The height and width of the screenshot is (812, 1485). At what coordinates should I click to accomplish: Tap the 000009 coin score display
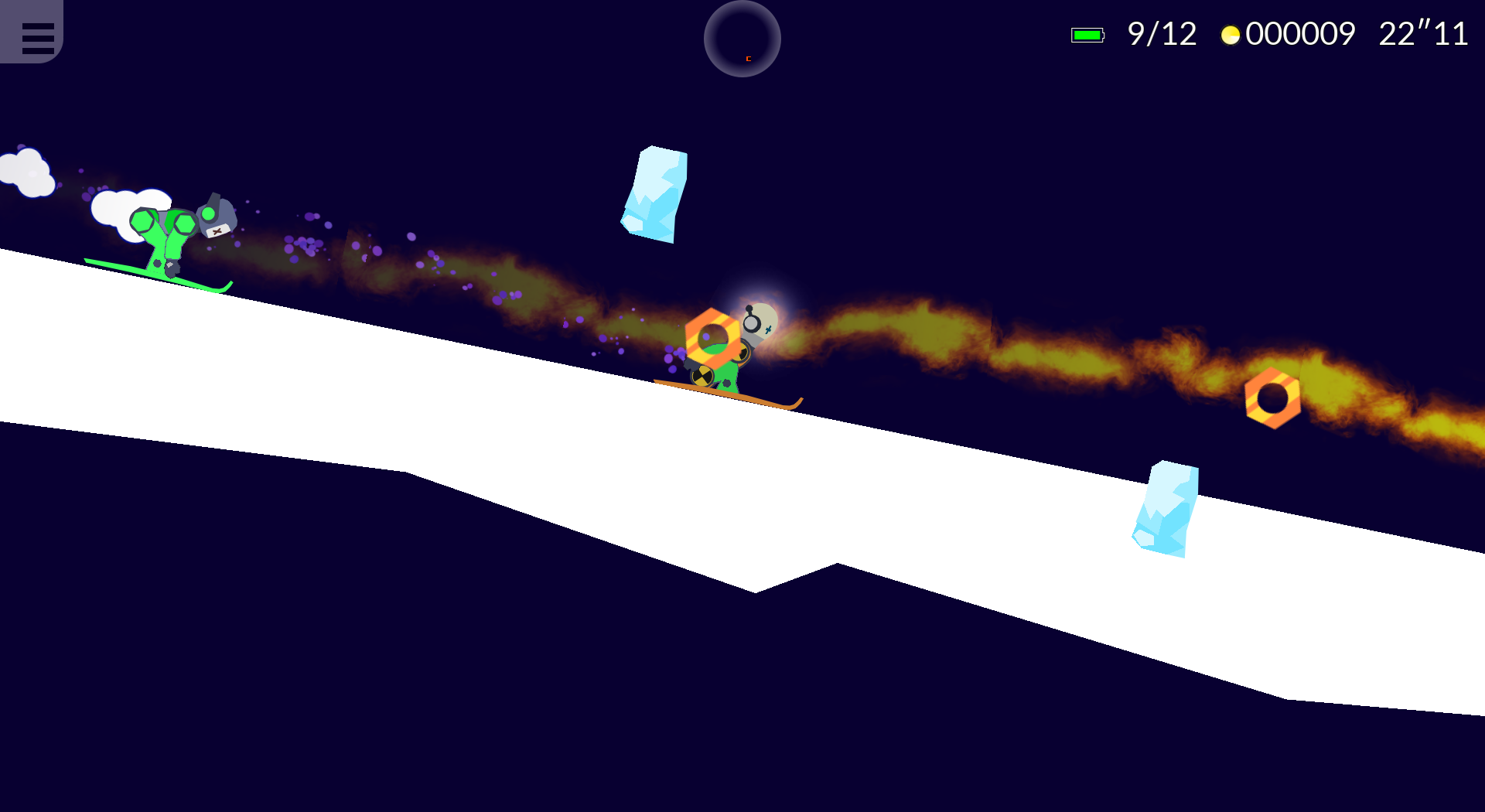(x=1301, y=34)
